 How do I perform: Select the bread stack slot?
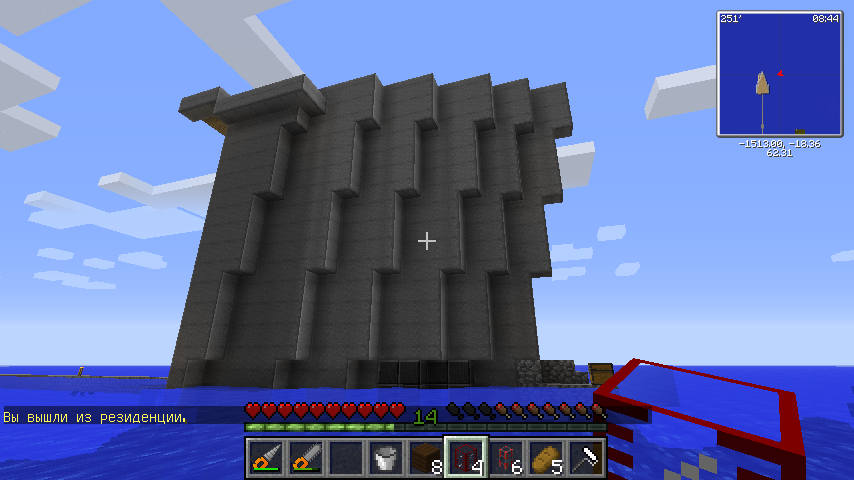coord(545,459)
